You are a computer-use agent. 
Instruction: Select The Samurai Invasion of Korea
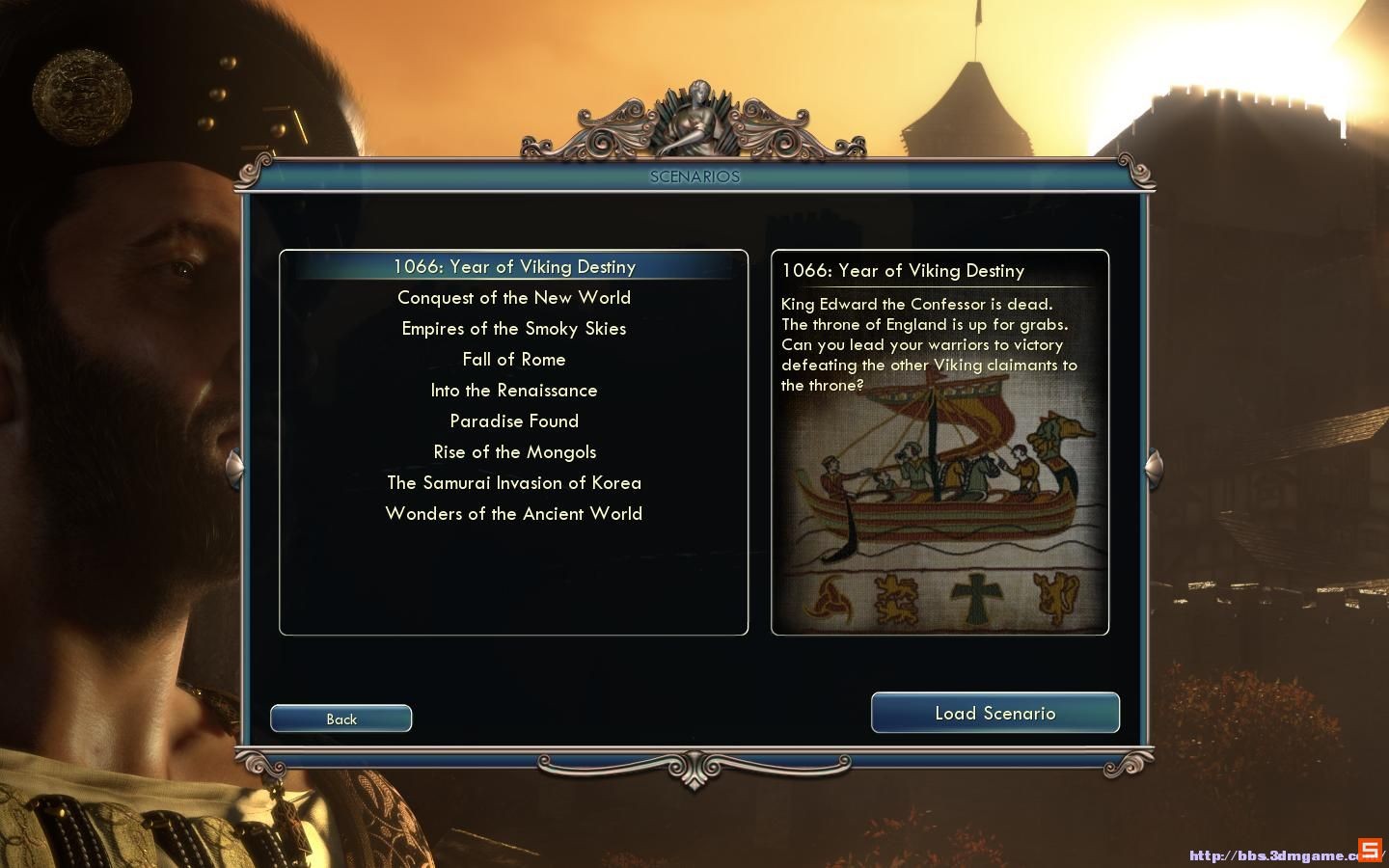tap(513, 483)
